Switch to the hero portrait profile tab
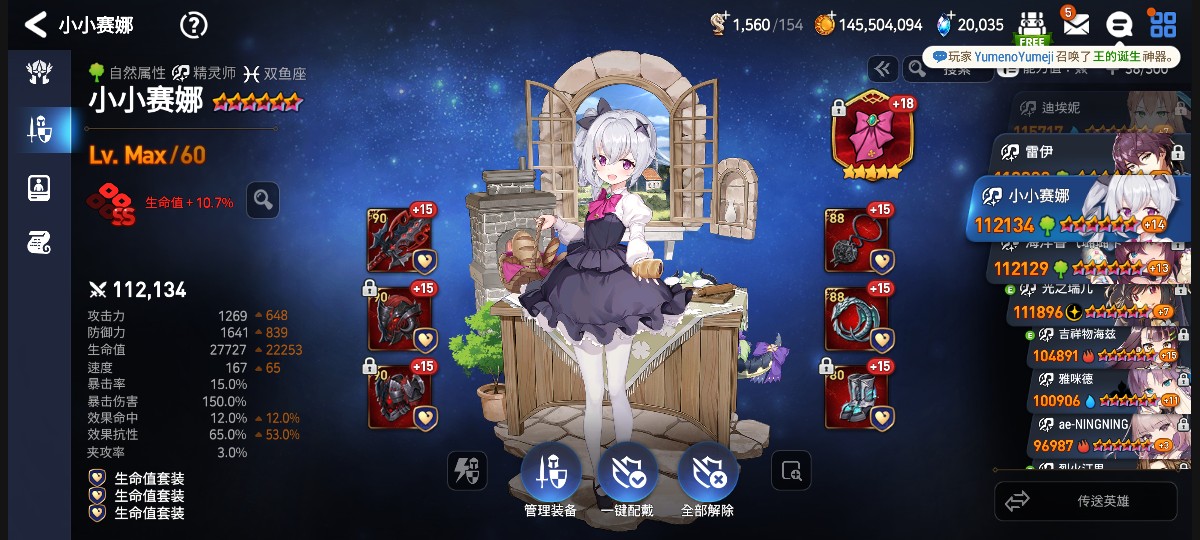 pos(40,186)
